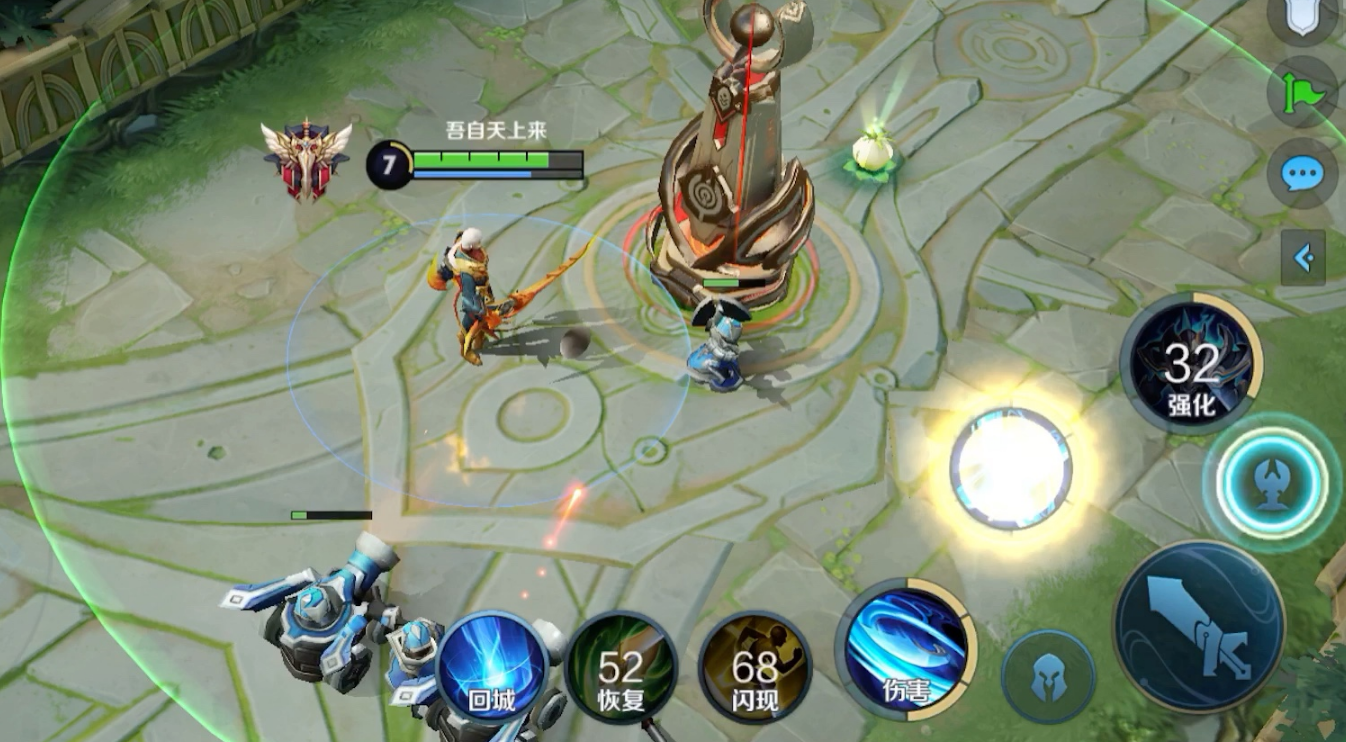Target minions with the helmet button

pos(1048,677)
